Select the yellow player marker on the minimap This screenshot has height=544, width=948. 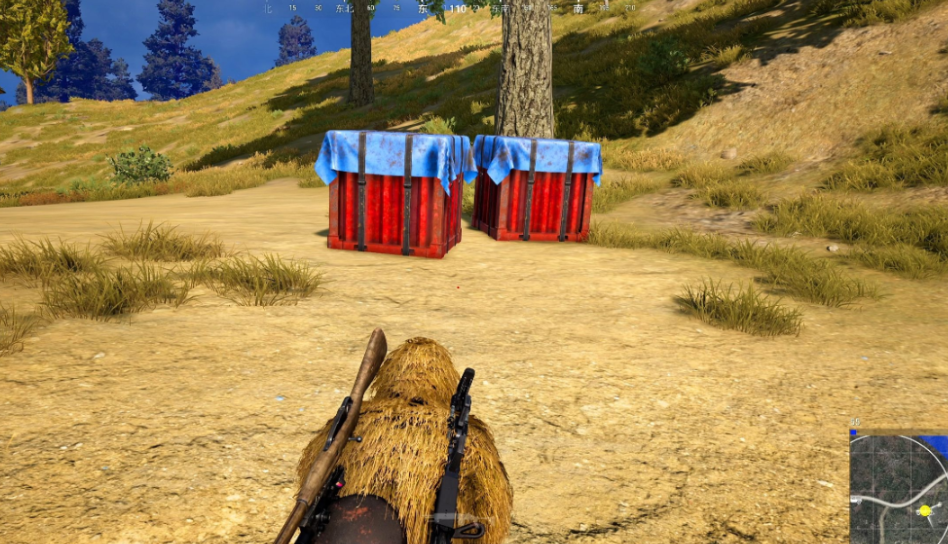(925, 511)
